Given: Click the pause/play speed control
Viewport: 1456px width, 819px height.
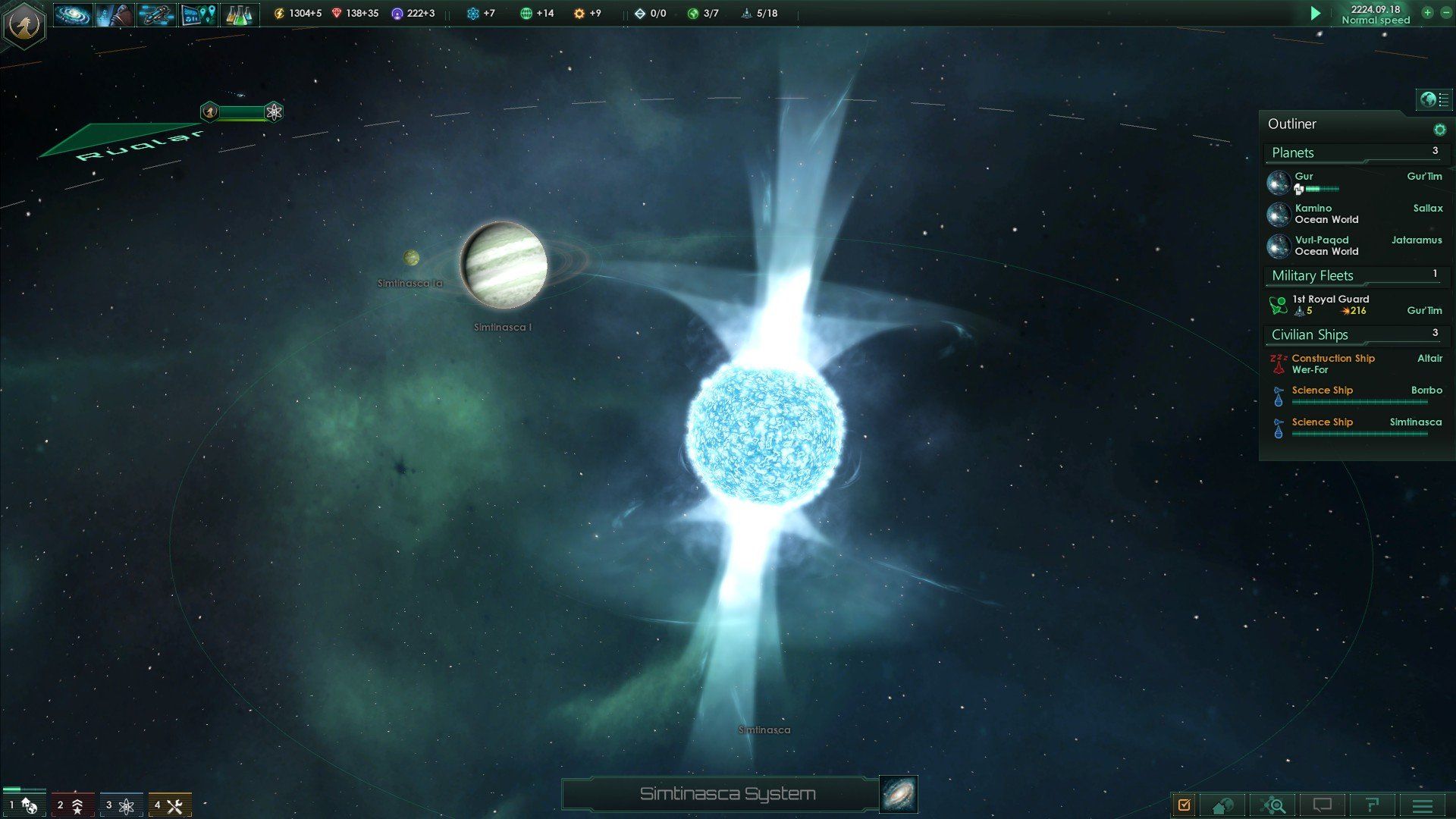Looking at the screenshot, I should (x=1316, y=13).
